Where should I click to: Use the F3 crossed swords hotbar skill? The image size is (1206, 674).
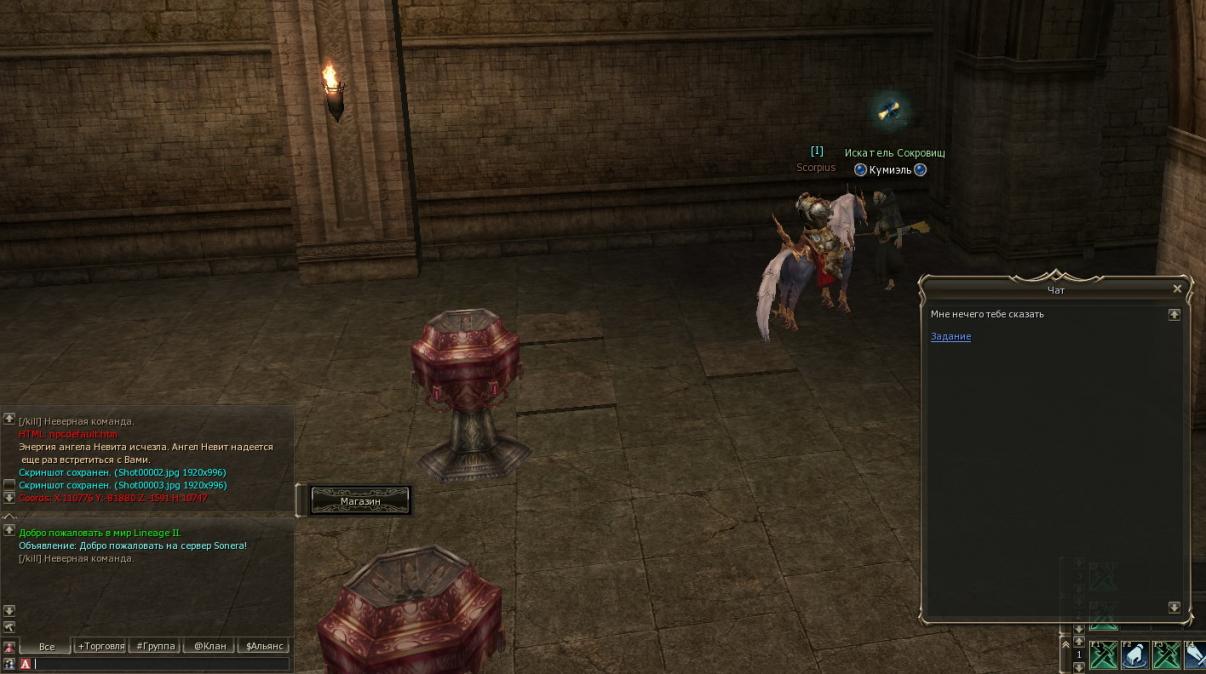(1166, 655)
